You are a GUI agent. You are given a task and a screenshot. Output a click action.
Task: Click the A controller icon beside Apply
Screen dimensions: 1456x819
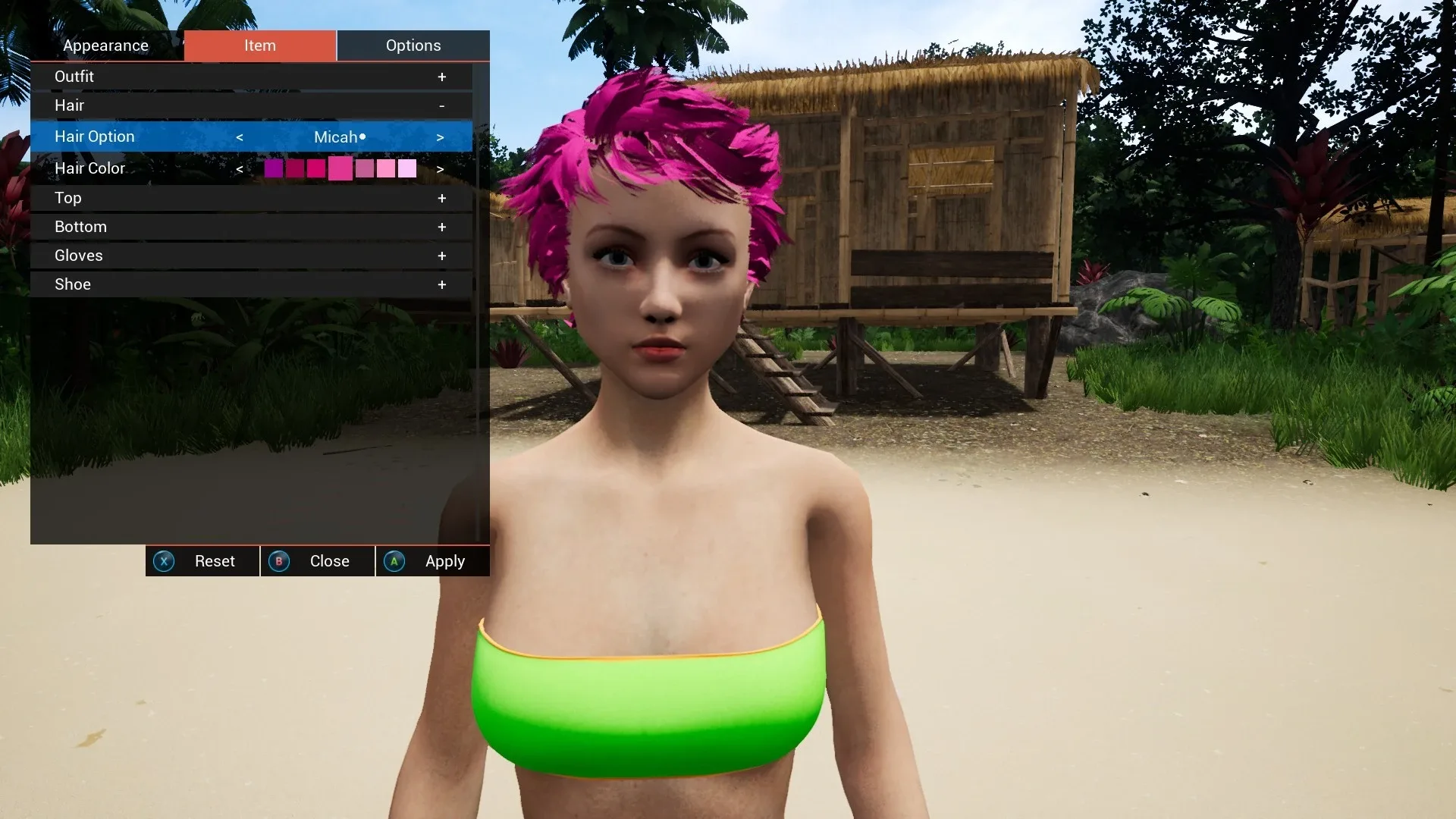(394, 561)
